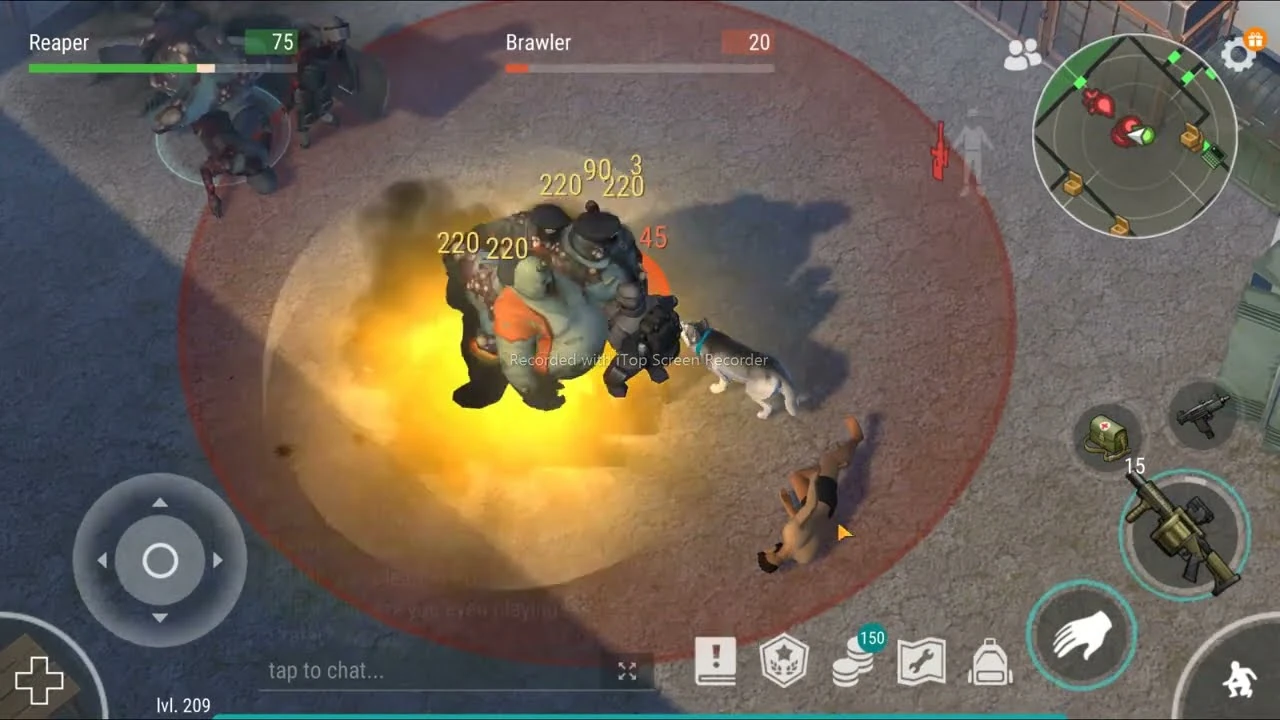Open the season pass shield icon

pyautogui.click(x=786, y=660)
